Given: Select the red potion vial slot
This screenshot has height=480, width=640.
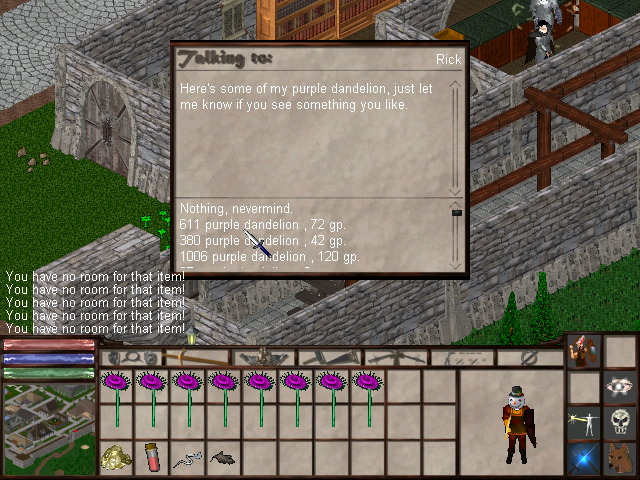Looking at the screenshot, I should (152, 458).
